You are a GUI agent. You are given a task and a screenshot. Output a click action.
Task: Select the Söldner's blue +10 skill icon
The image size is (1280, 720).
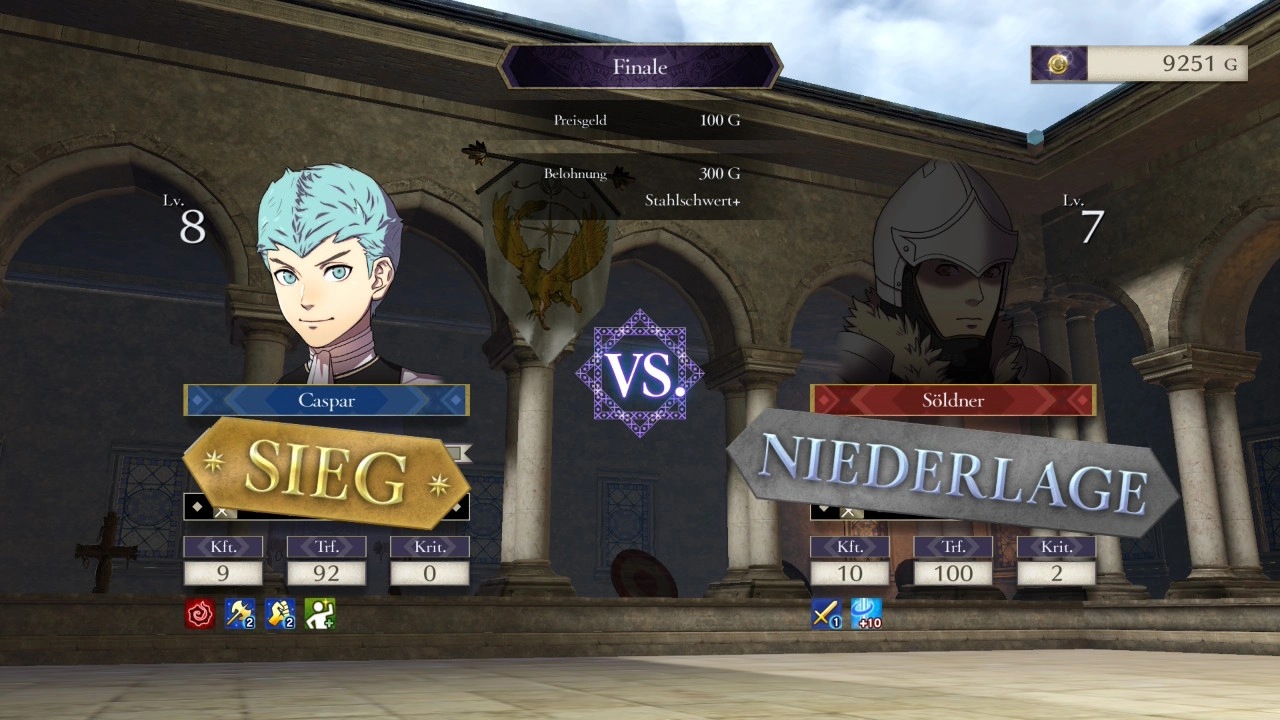click(866, 614)
